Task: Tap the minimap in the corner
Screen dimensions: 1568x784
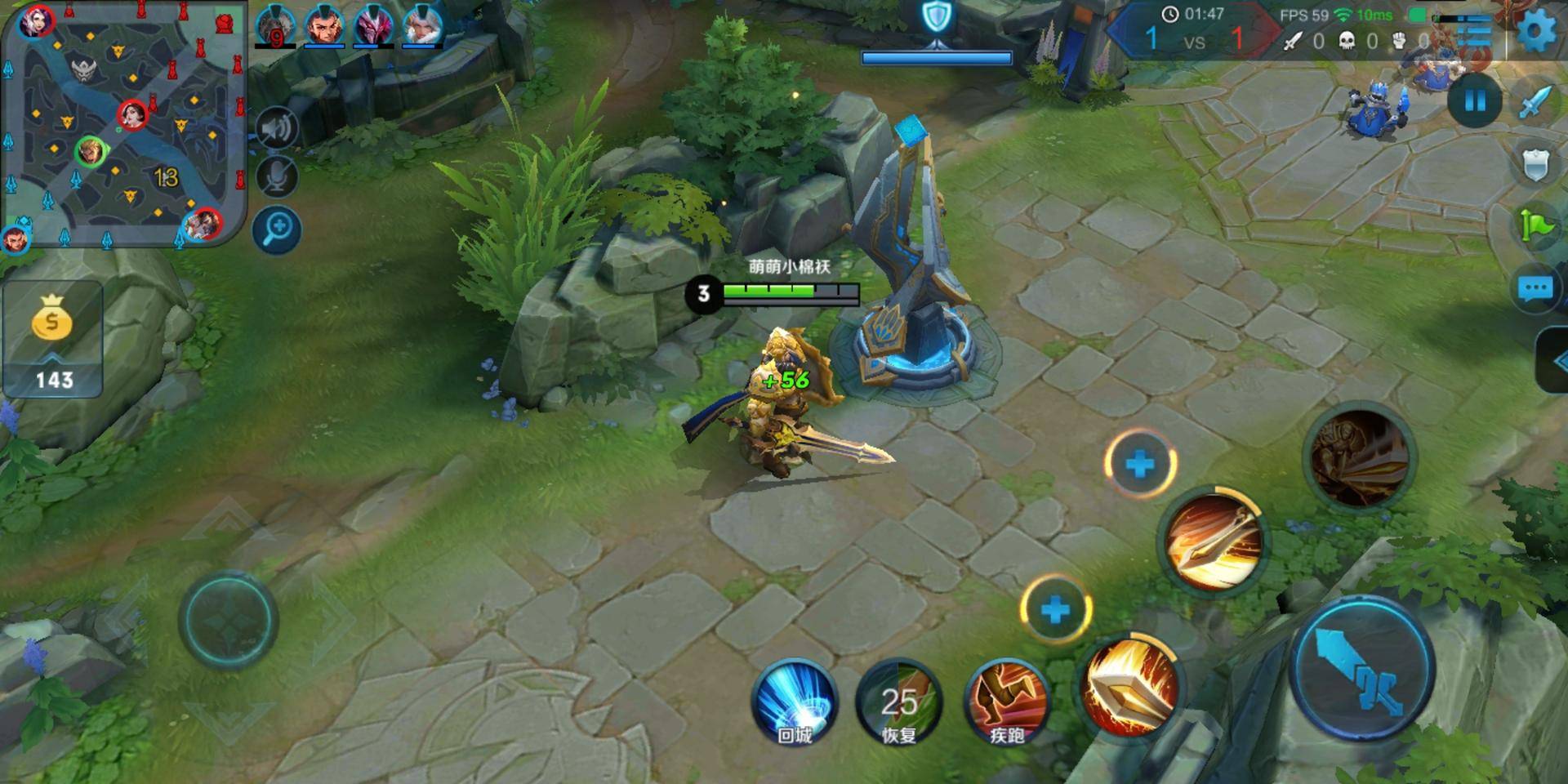Action: tap(124, 124)
